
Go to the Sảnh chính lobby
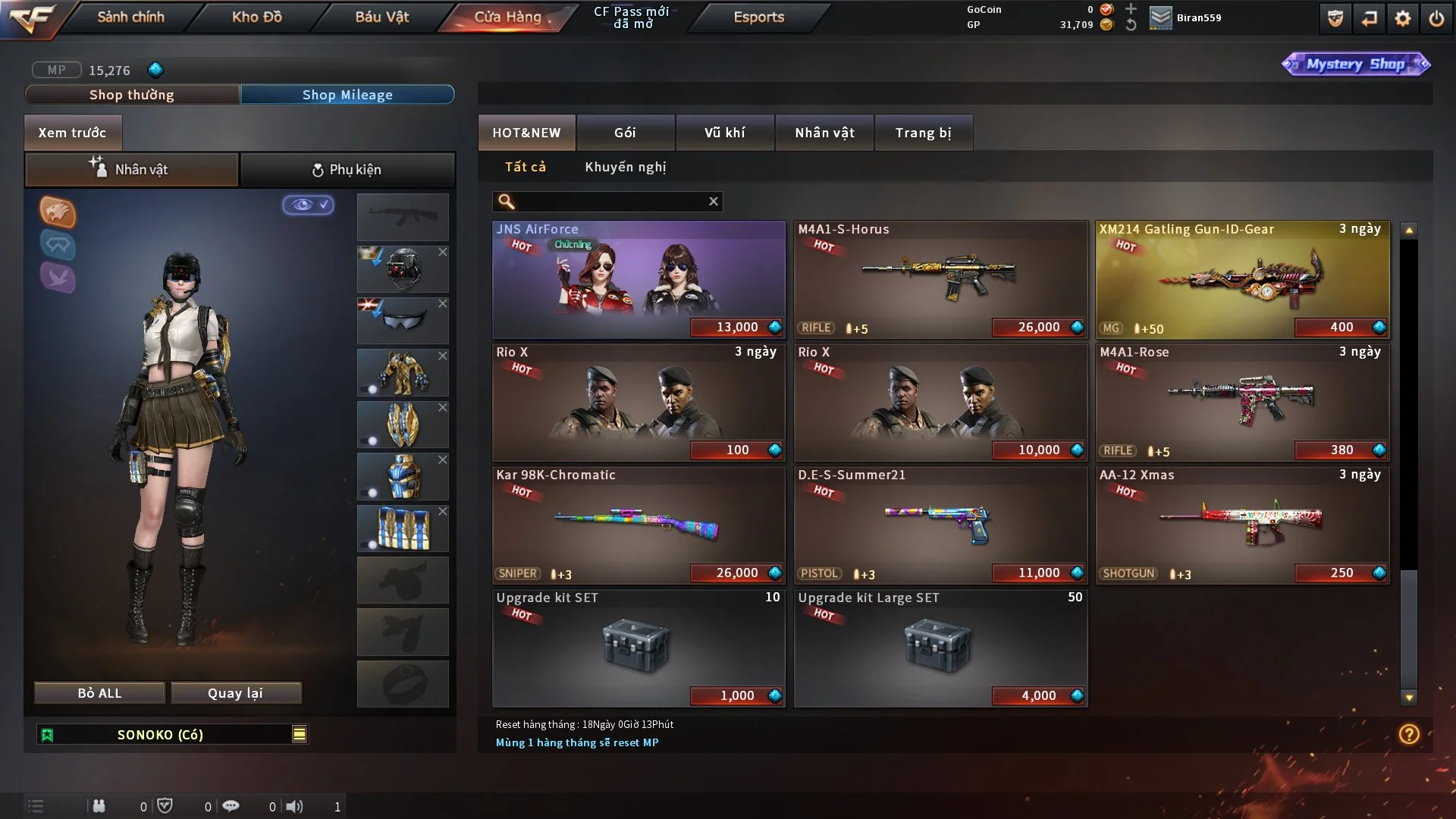point(130,17)
